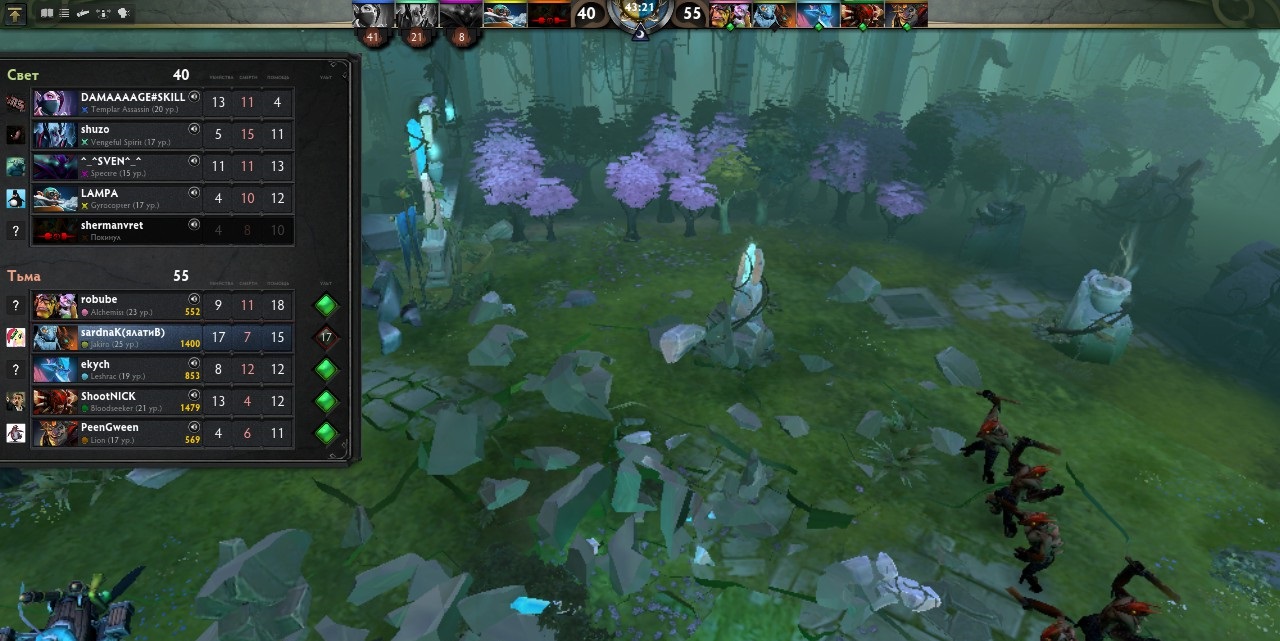Open the main menu arrow button
Viewport: 1280px width, 641px height.
(x=15, y=14)
